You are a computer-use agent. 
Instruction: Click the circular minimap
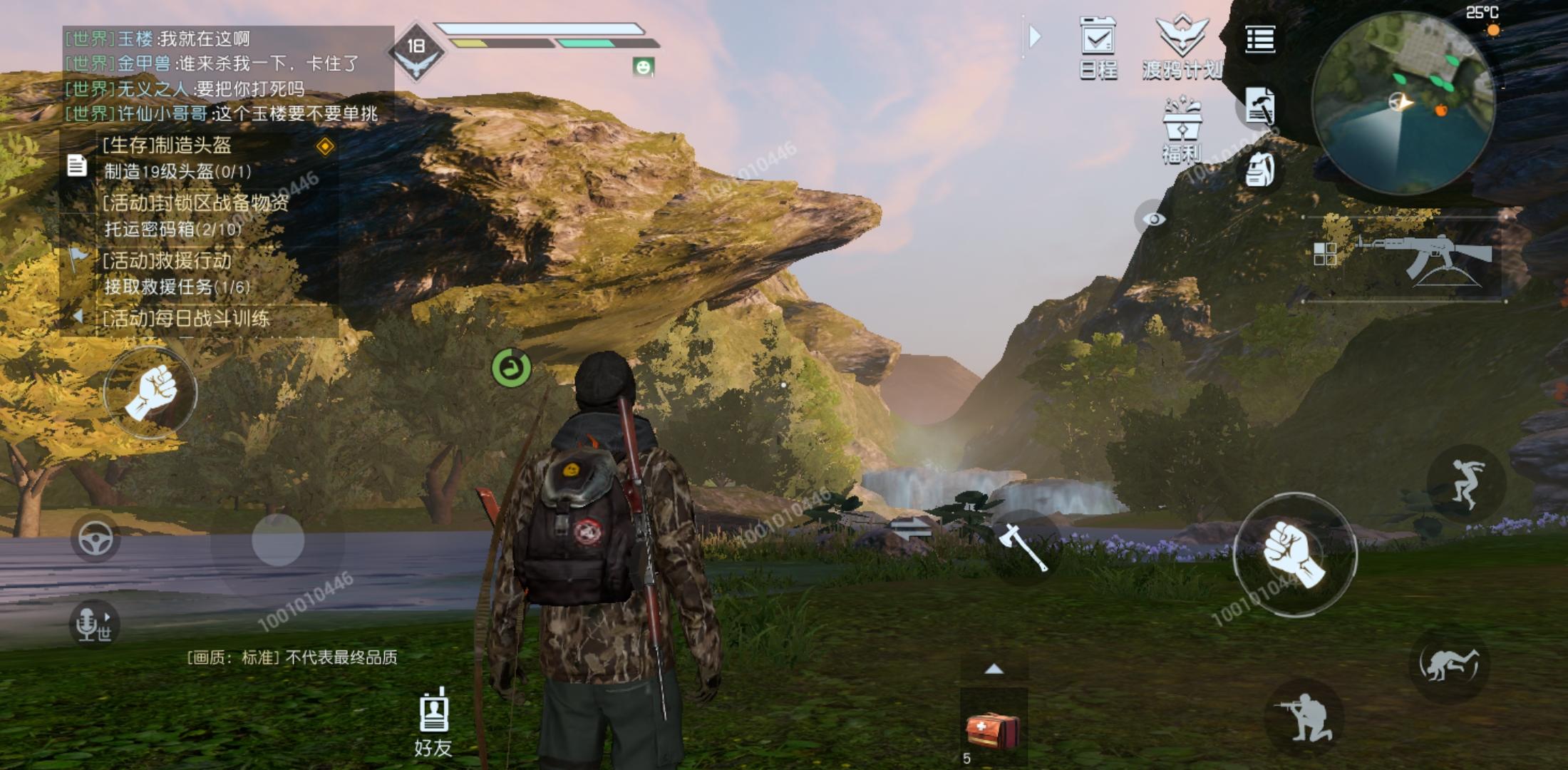[x=1403, y=103]
